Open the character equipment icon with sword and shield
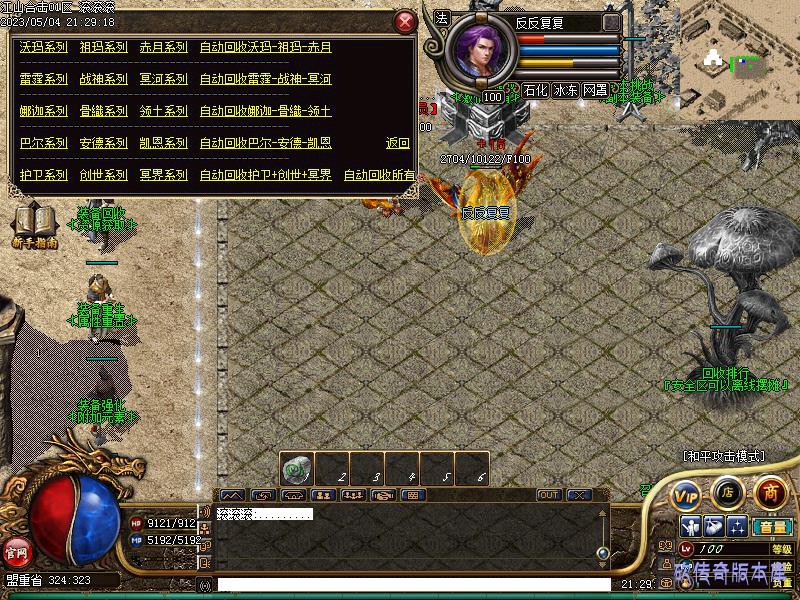 pyautogui.click(x=690, y=526)
